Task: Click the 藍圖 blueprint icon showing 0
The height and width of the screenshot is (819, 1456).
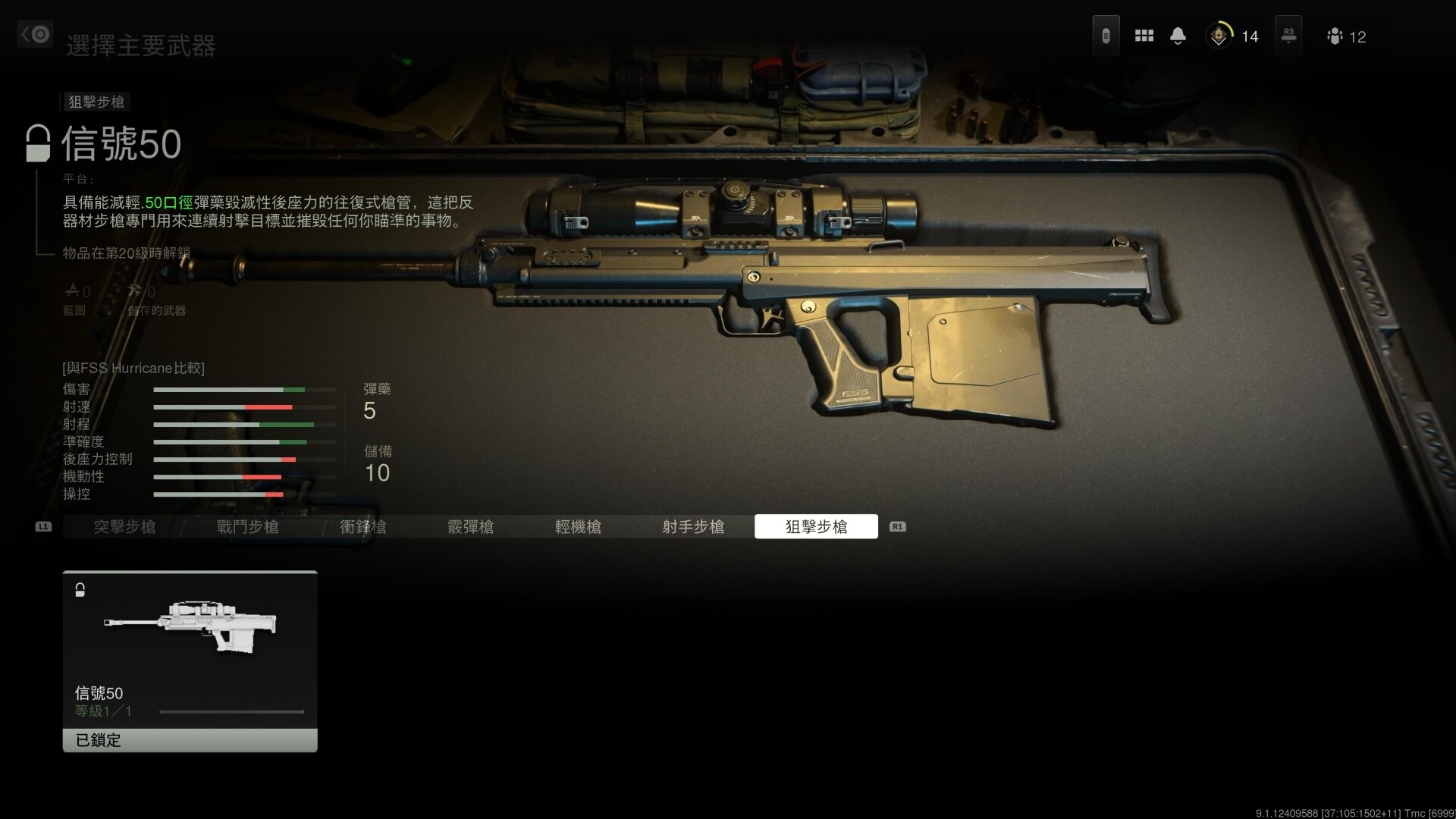Action: pyautogui.click(x=75, y=290)
